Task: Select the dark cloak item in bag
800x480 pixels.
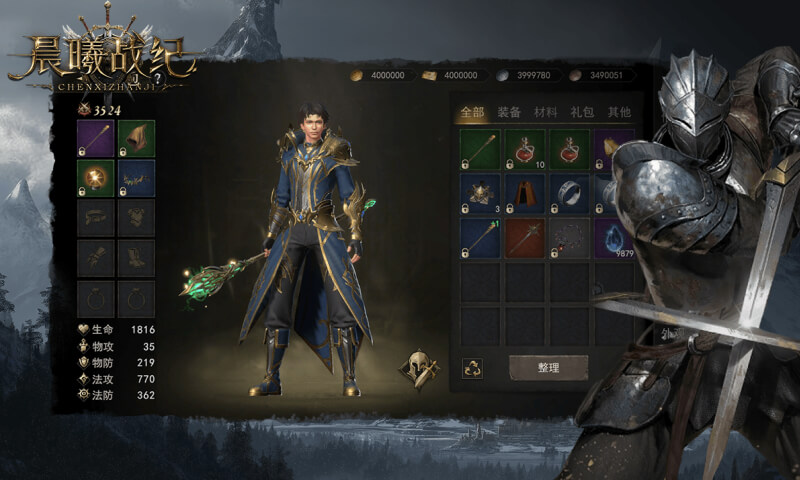Action: pyautogui.click(x=524, y=194)
